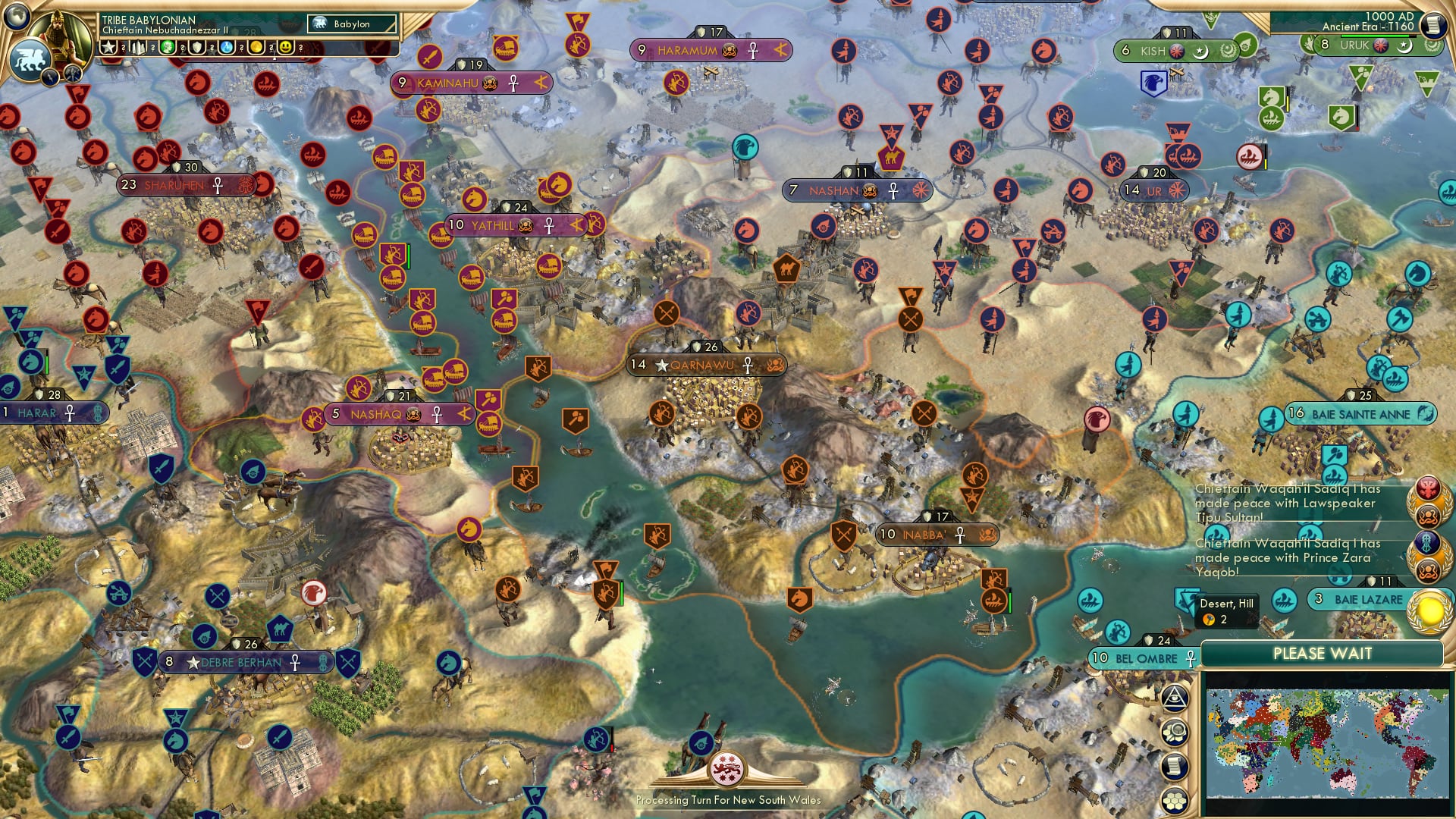Toggle the eye overlay icon above the map buttons
Viewport: 1456px width, 819px height.
click(1175, 698)
